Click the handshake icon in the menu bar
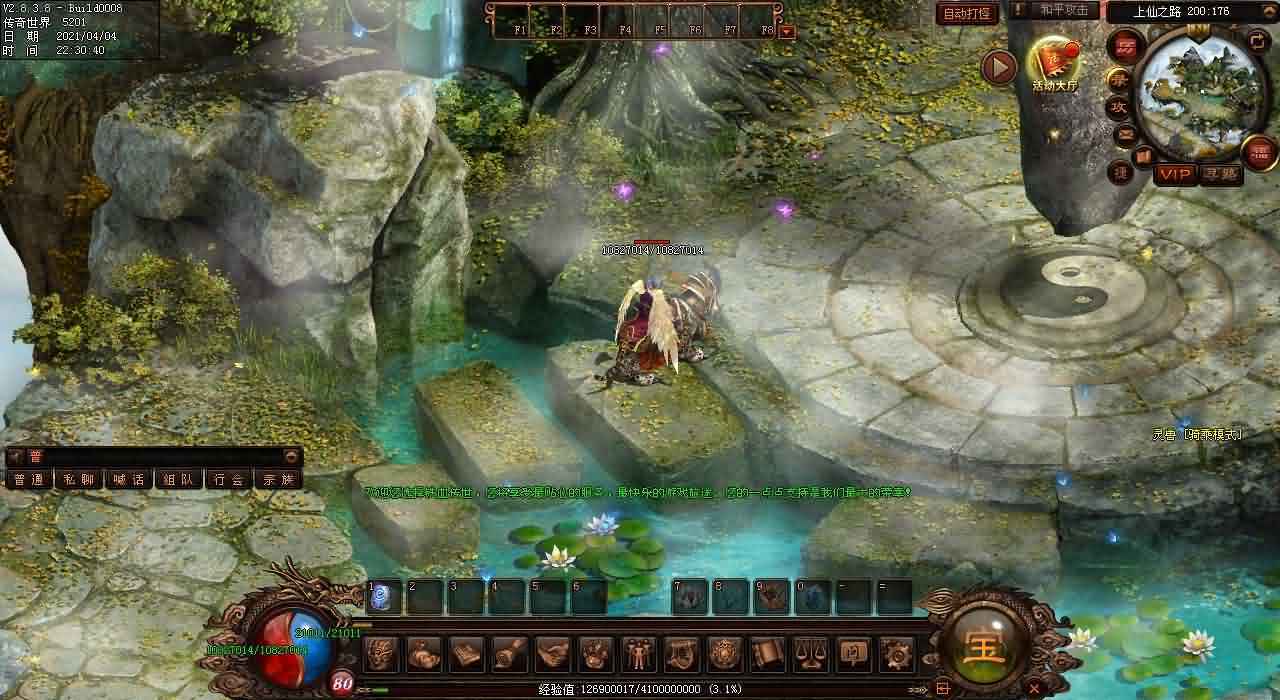 pos(553,654)
